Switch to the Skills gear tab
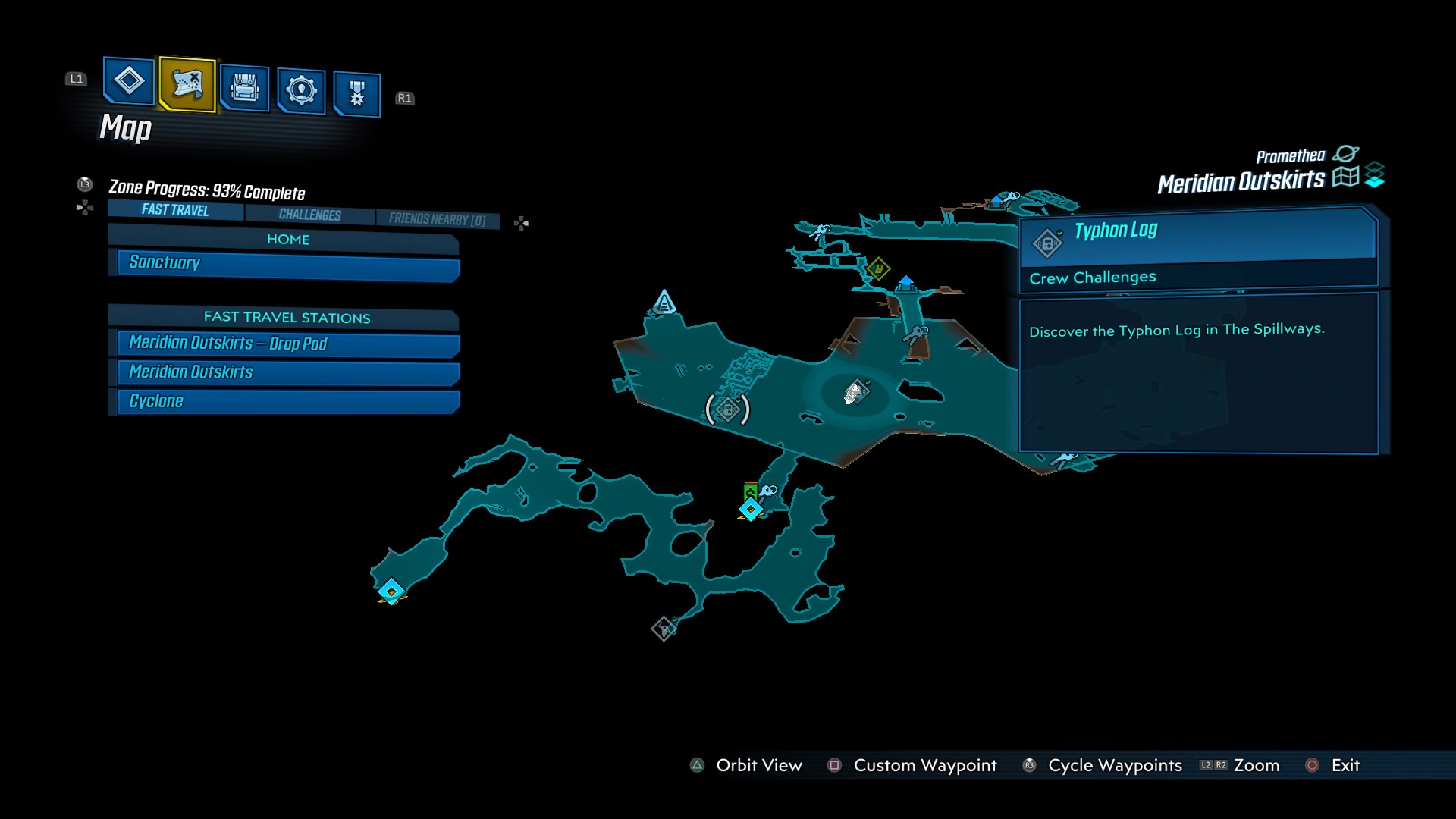The height and width of the screenshot is (819, 1456). tap(301, 91)
